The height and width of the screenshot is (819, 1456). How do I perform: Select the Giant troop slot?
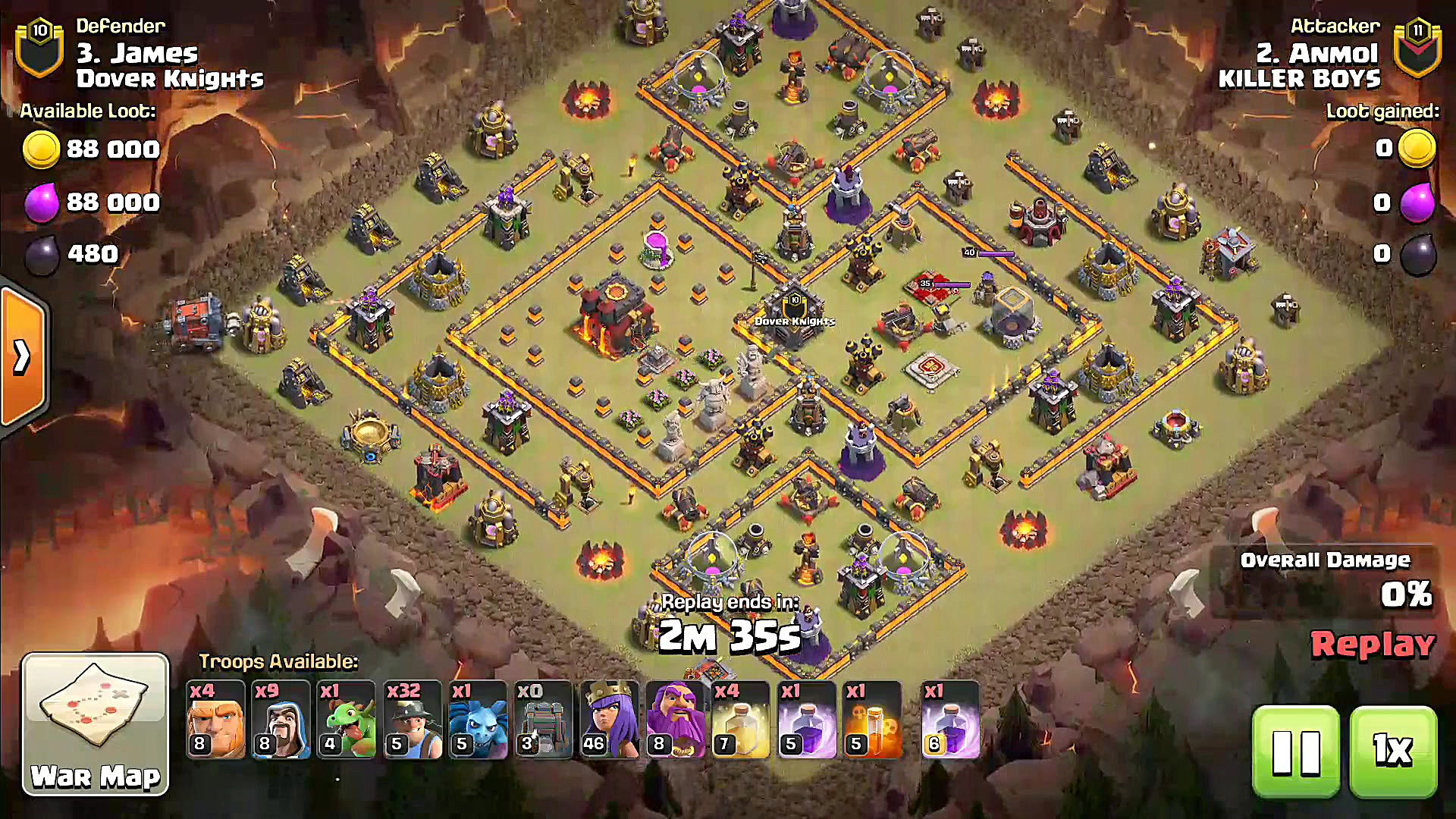(215, 720)
